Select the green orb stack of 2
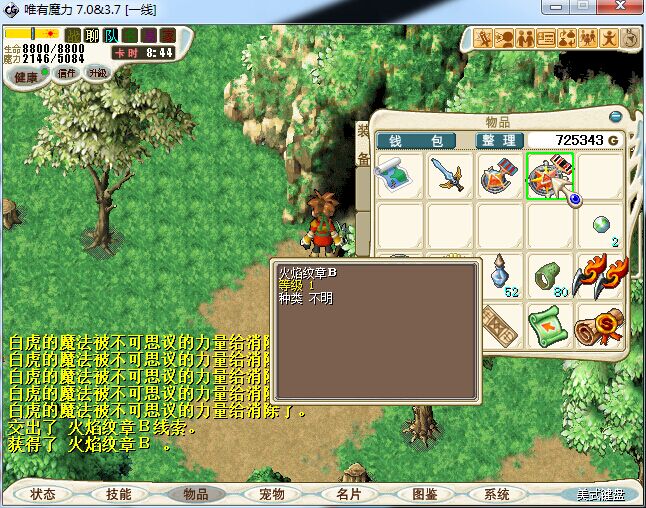 tap(602, 226)
